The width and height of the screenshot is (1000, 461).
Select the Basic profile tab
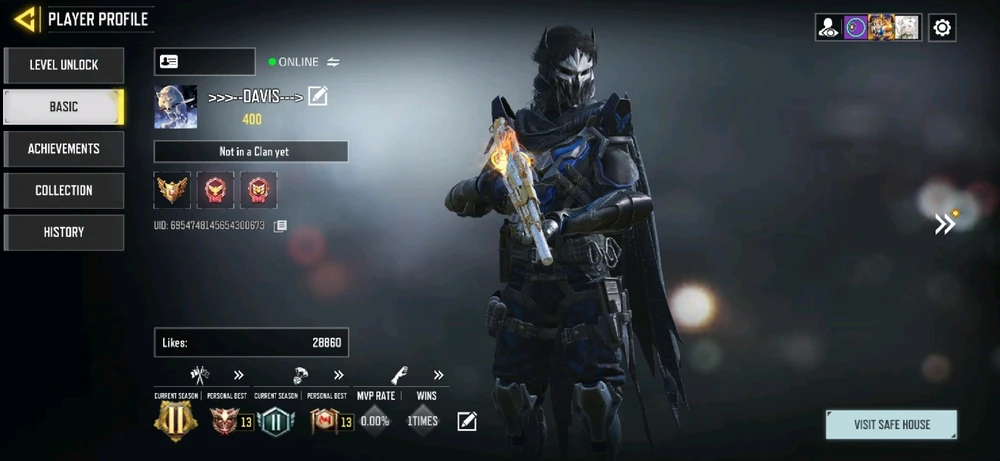pos(64,107)
